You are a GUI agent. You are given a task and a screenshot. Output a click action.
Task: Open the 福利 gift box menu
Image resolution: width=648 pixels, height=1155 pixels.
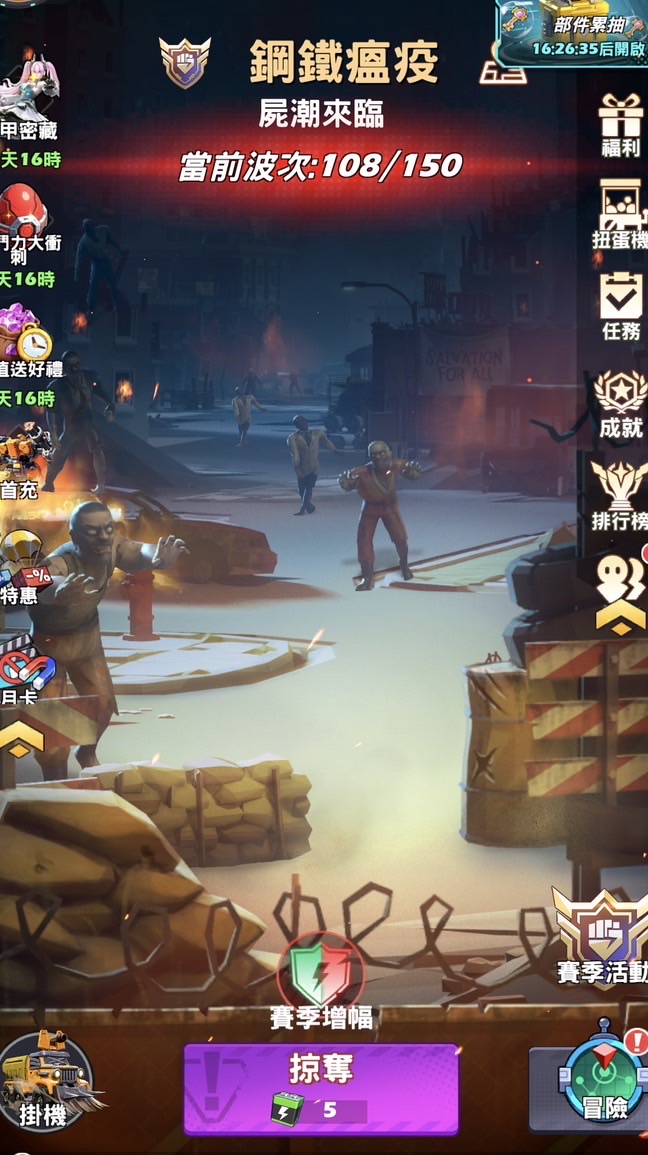point(621,124)
